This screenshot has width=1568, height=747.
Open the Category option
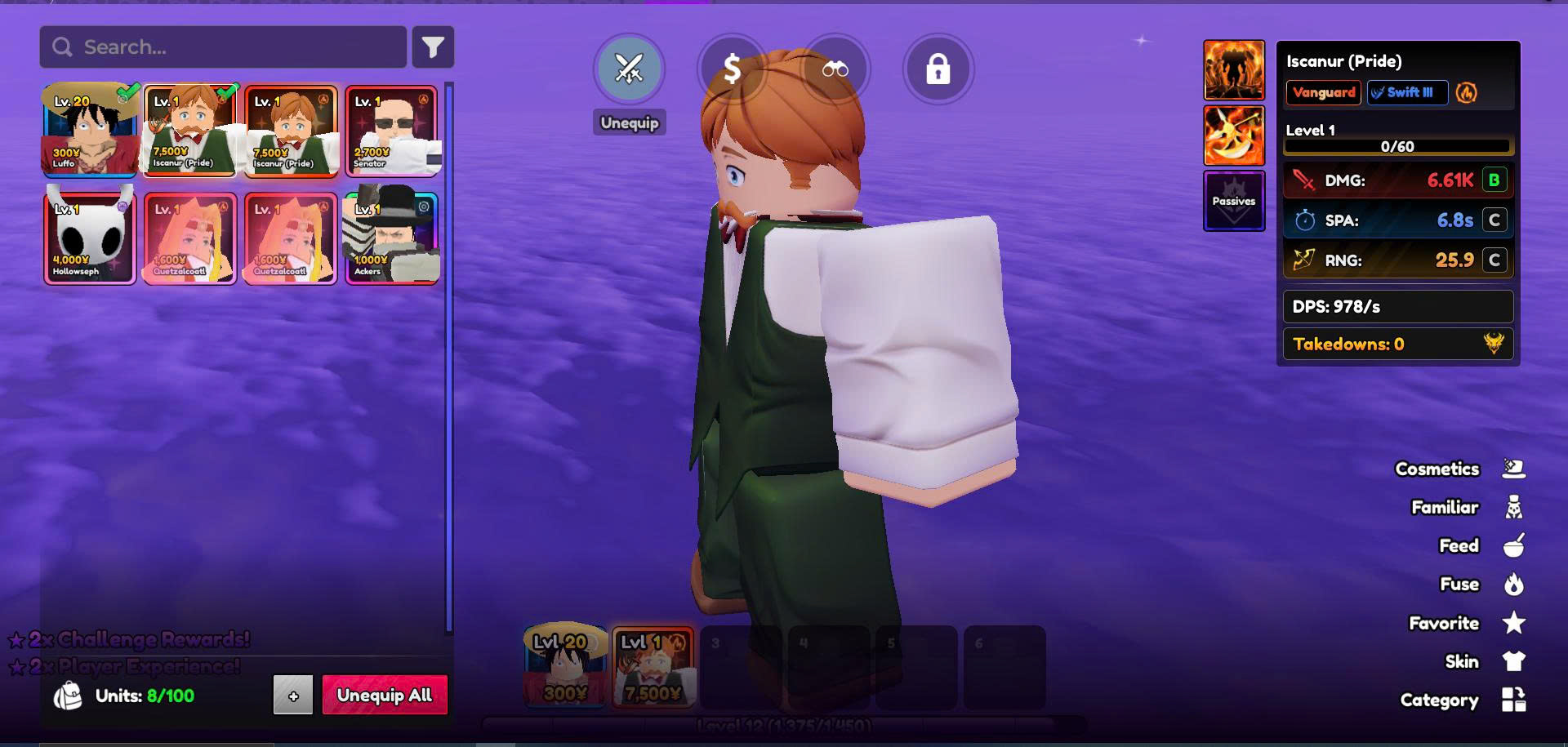pyautogui.click(x=1462, y=700)
